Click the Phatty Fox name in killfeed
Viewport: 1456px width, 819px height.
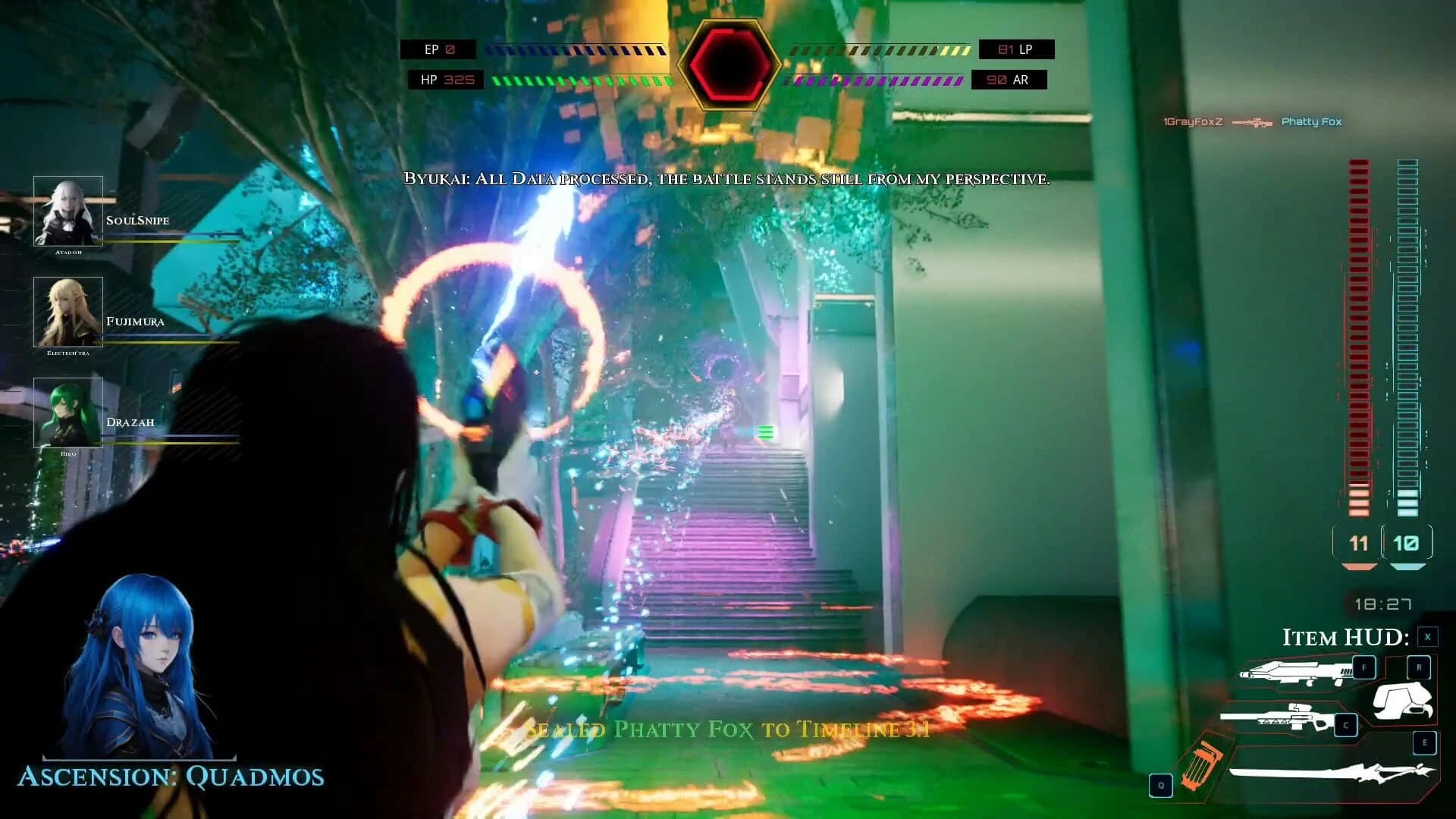coord(1311,121)
